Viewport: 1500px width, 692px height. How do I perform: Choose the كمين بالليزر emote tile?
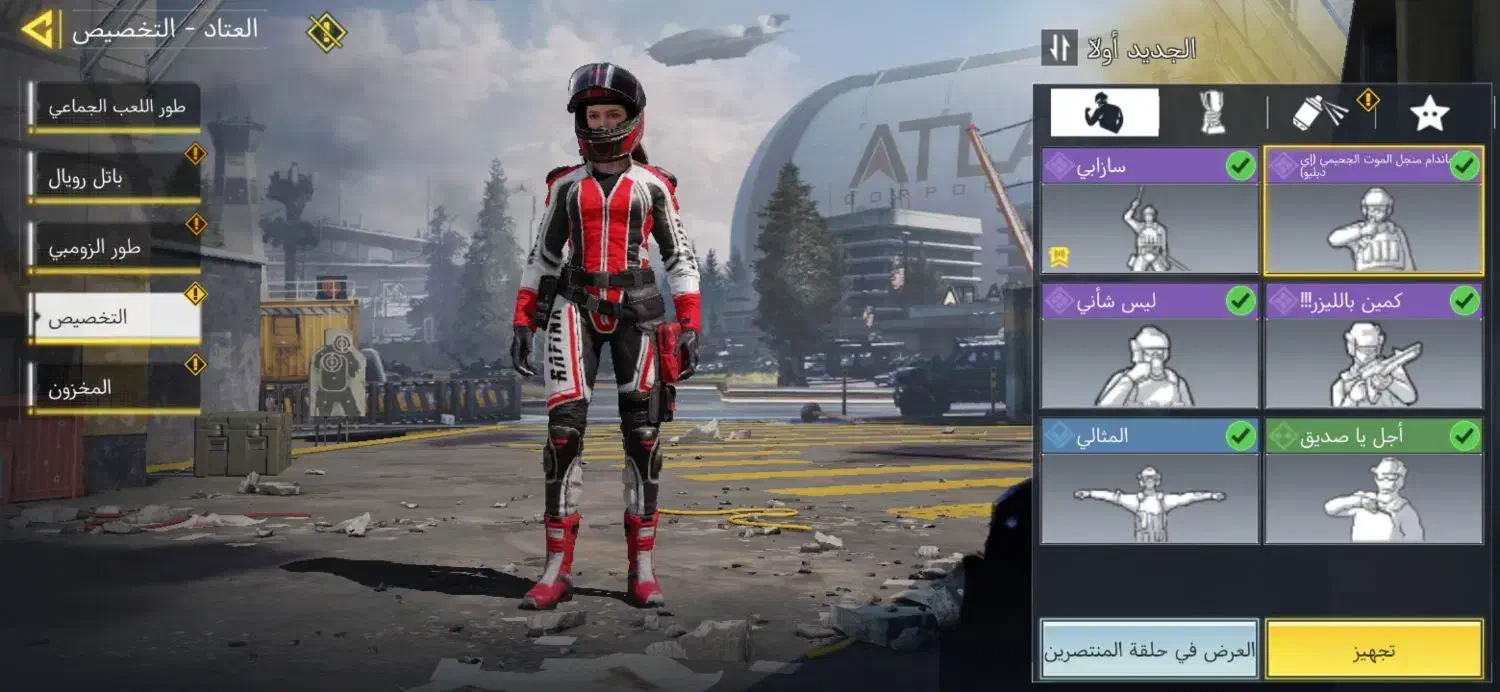[1373, 346]
